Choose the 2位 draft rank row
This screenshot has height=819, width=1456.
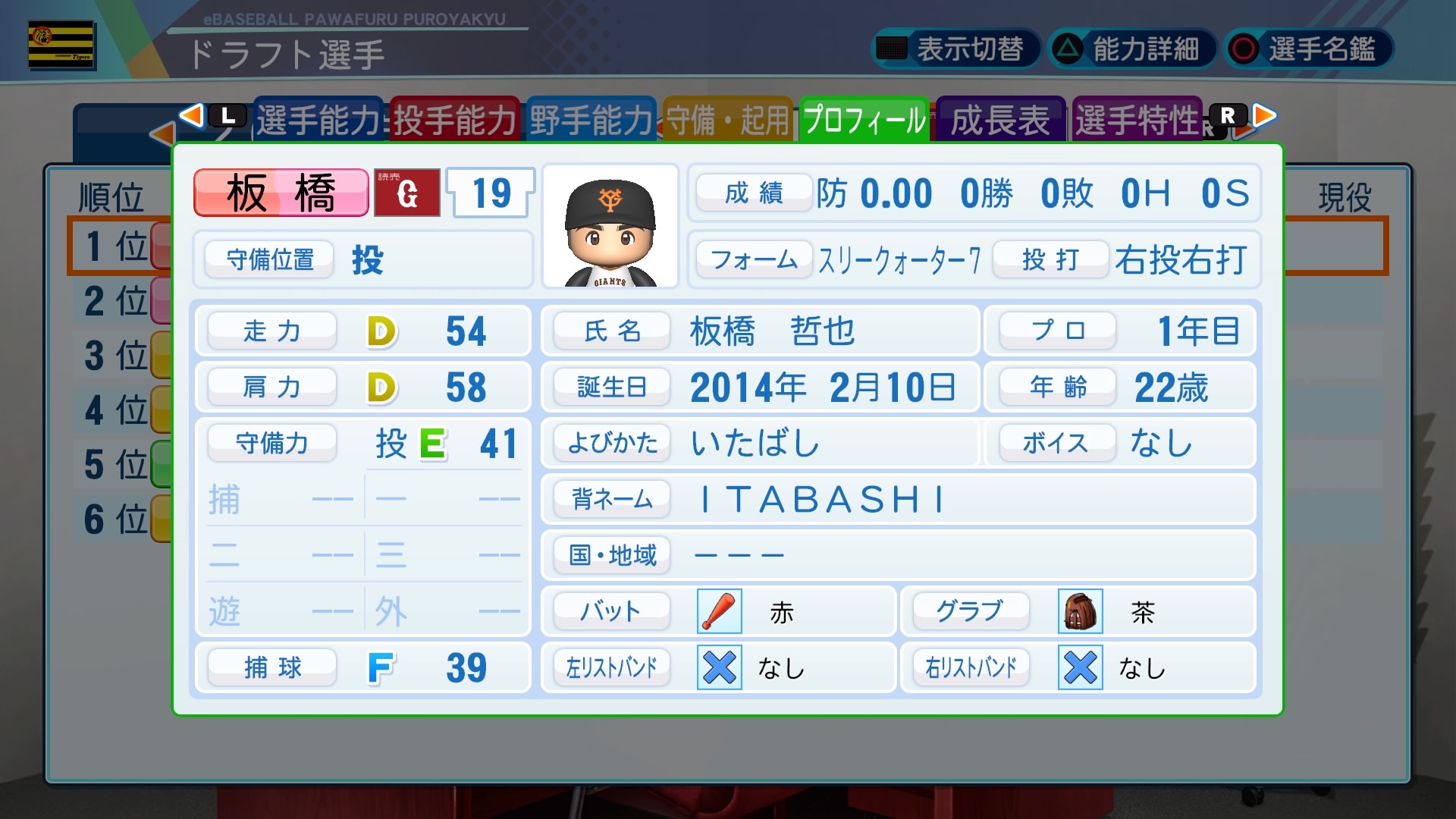(118, 301)
